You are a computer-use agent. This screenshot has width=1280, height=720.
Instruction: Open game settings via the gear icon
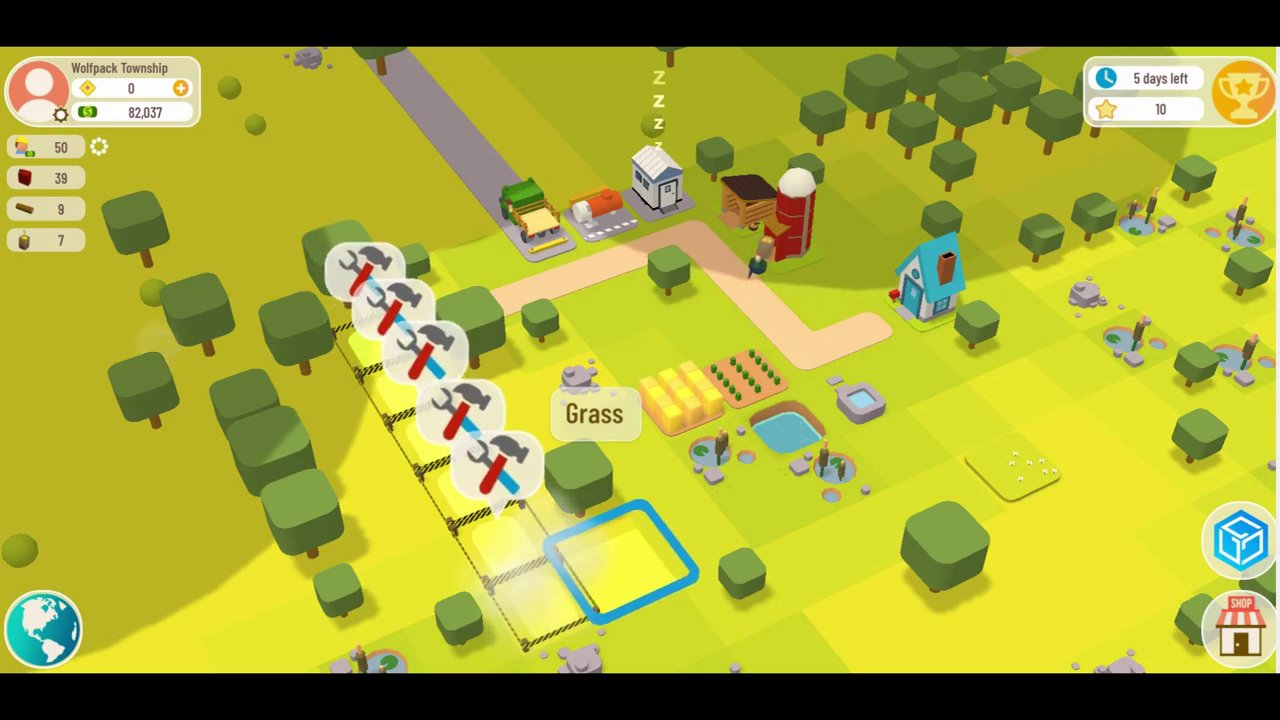click(x=60, y=113)
